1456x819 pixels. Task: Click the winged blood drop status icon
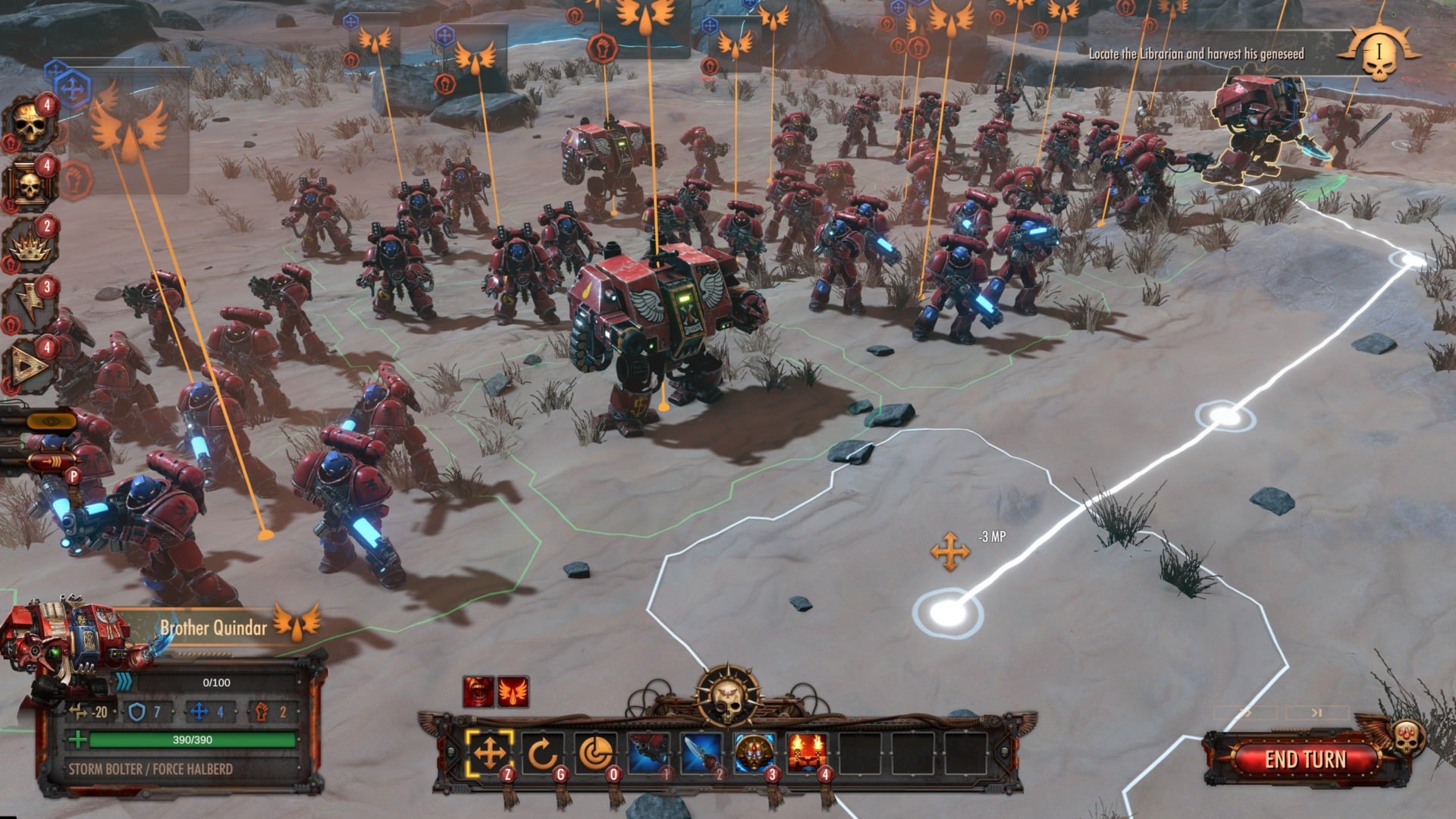click(x=513, y=692)
